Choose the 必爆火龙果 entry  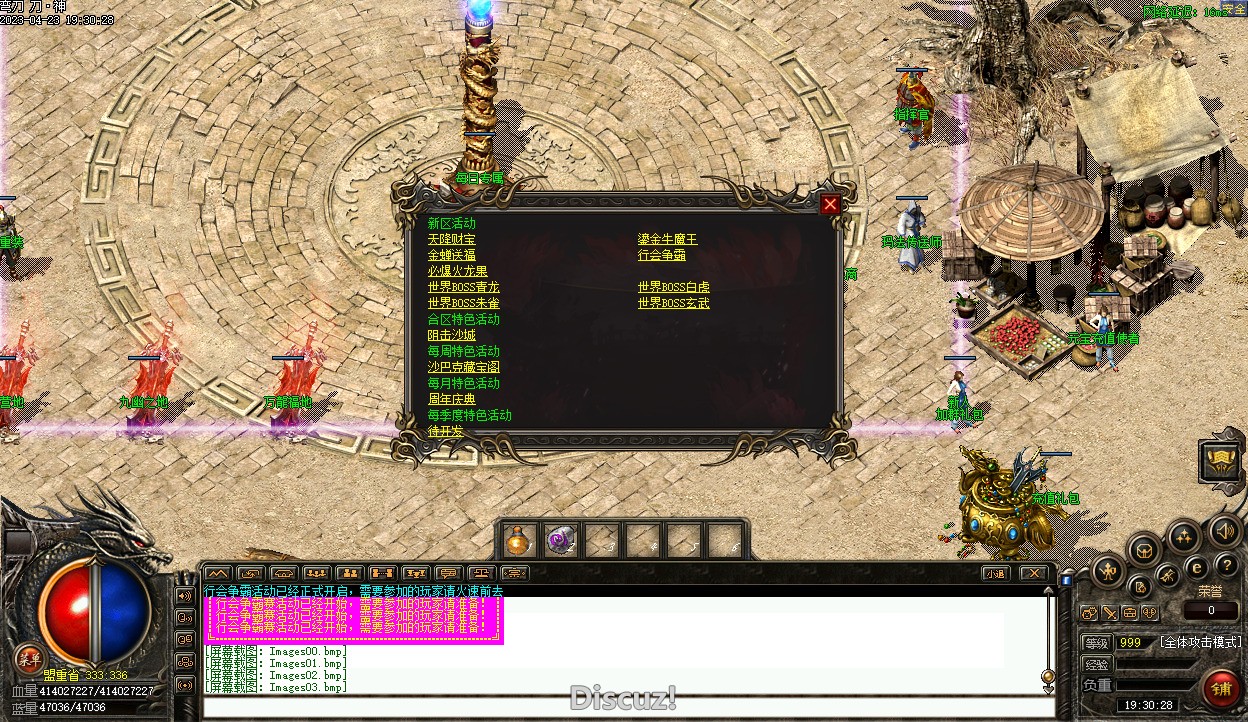click(457, 272)
